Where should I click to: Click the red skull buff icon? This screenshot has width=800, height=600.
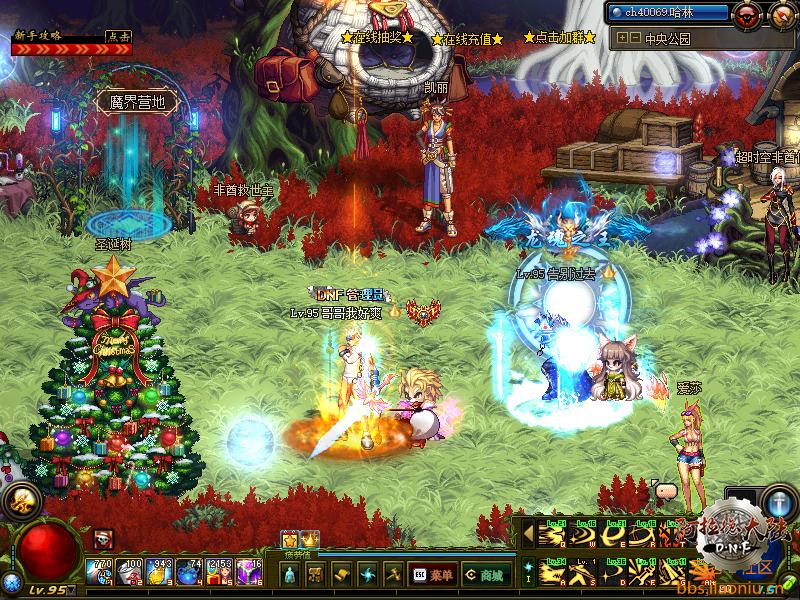(104, 540)
